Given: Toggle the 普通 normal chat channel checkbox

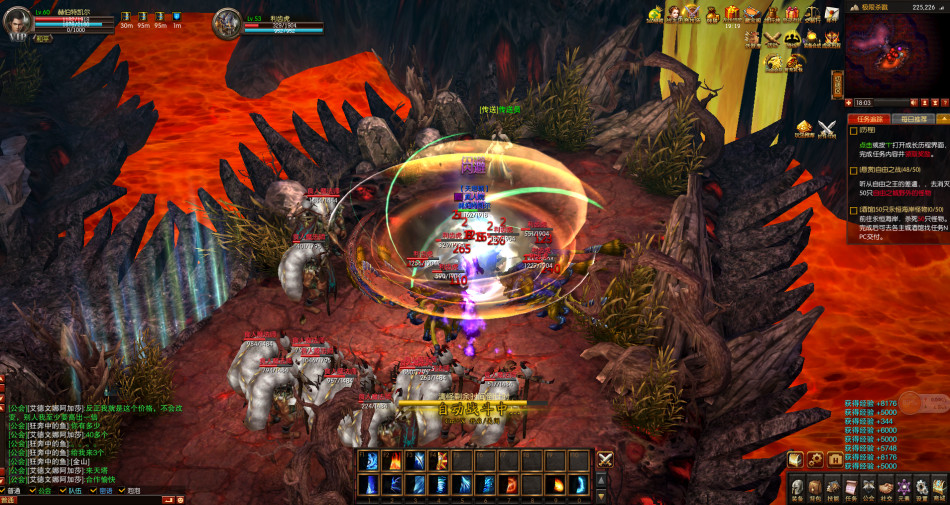Looking at the screenshot, I should click(4, 491).
